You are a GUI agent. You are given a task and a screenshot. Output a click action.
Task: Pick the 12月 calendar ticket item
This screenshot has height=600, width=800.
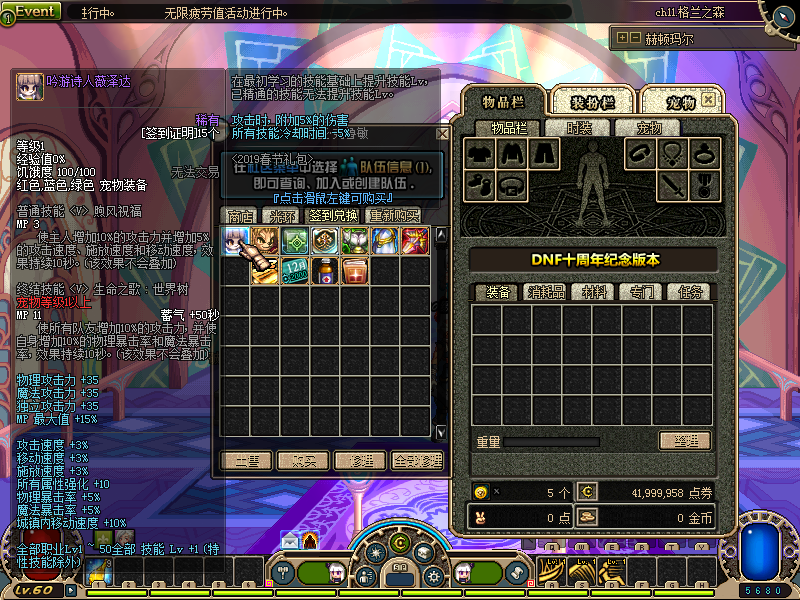294,271
